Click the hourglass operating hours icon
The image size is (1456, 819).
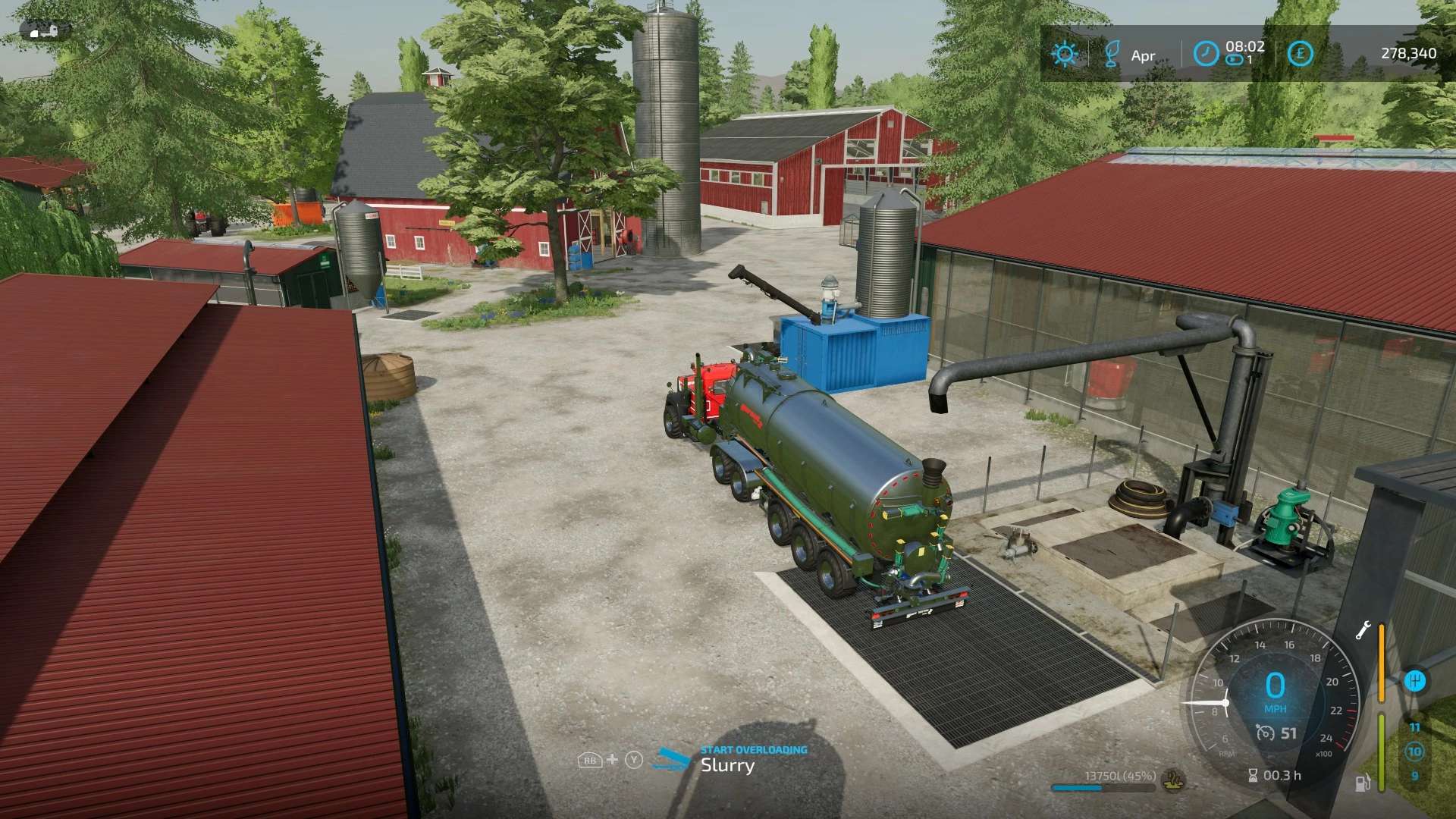[1253, 775]
